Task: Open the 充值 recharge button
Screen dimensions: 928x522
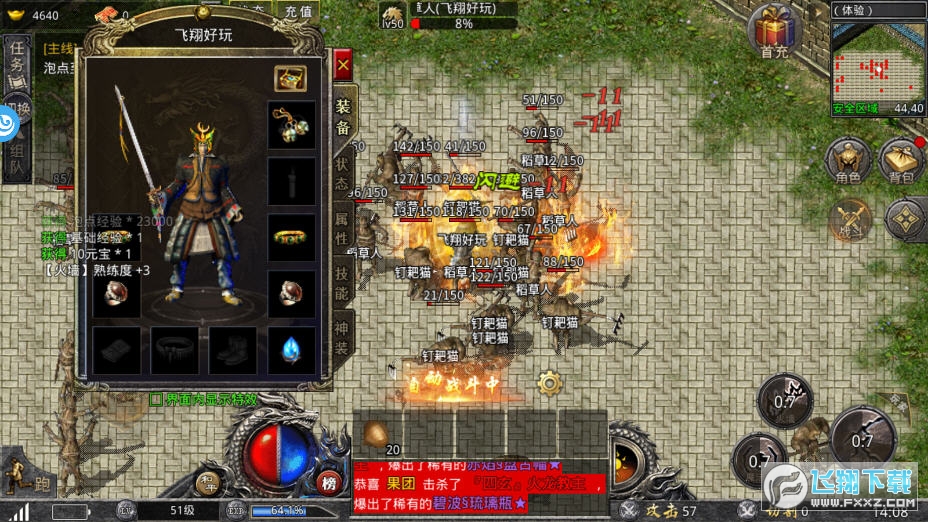Action: coord(297,11)
